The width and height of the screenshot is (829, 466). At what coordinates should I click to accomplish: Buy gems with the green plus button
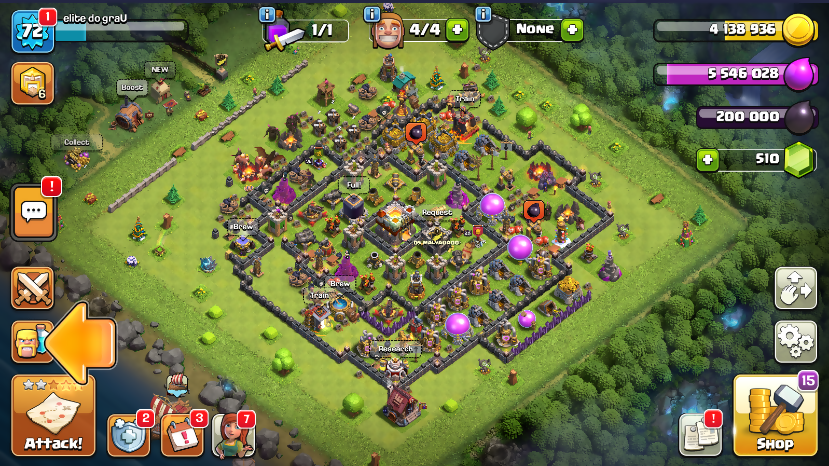pyautogui.click(x=708, y=159)
